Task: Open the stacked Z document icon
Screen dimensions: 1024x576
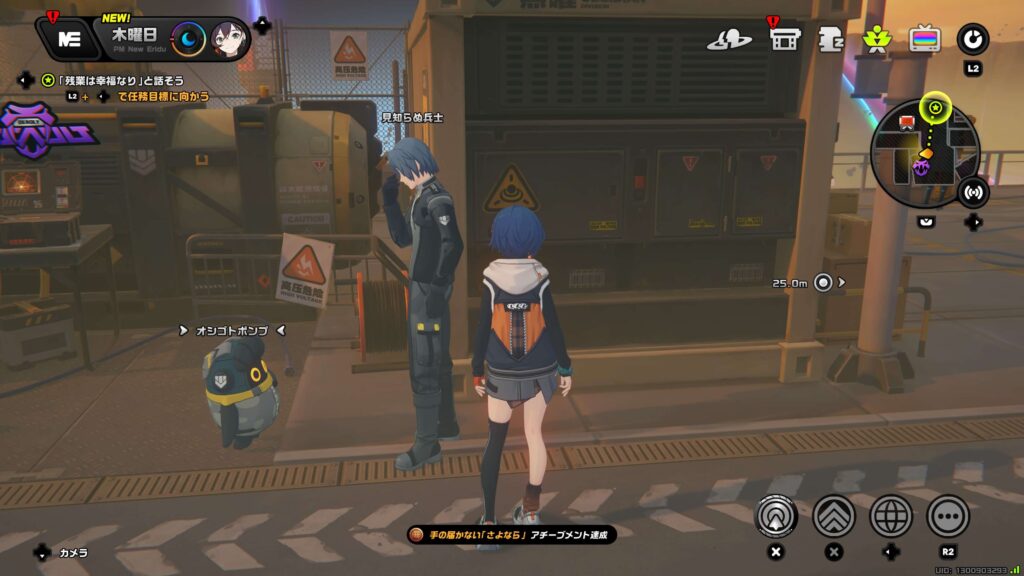Action: 831,39
